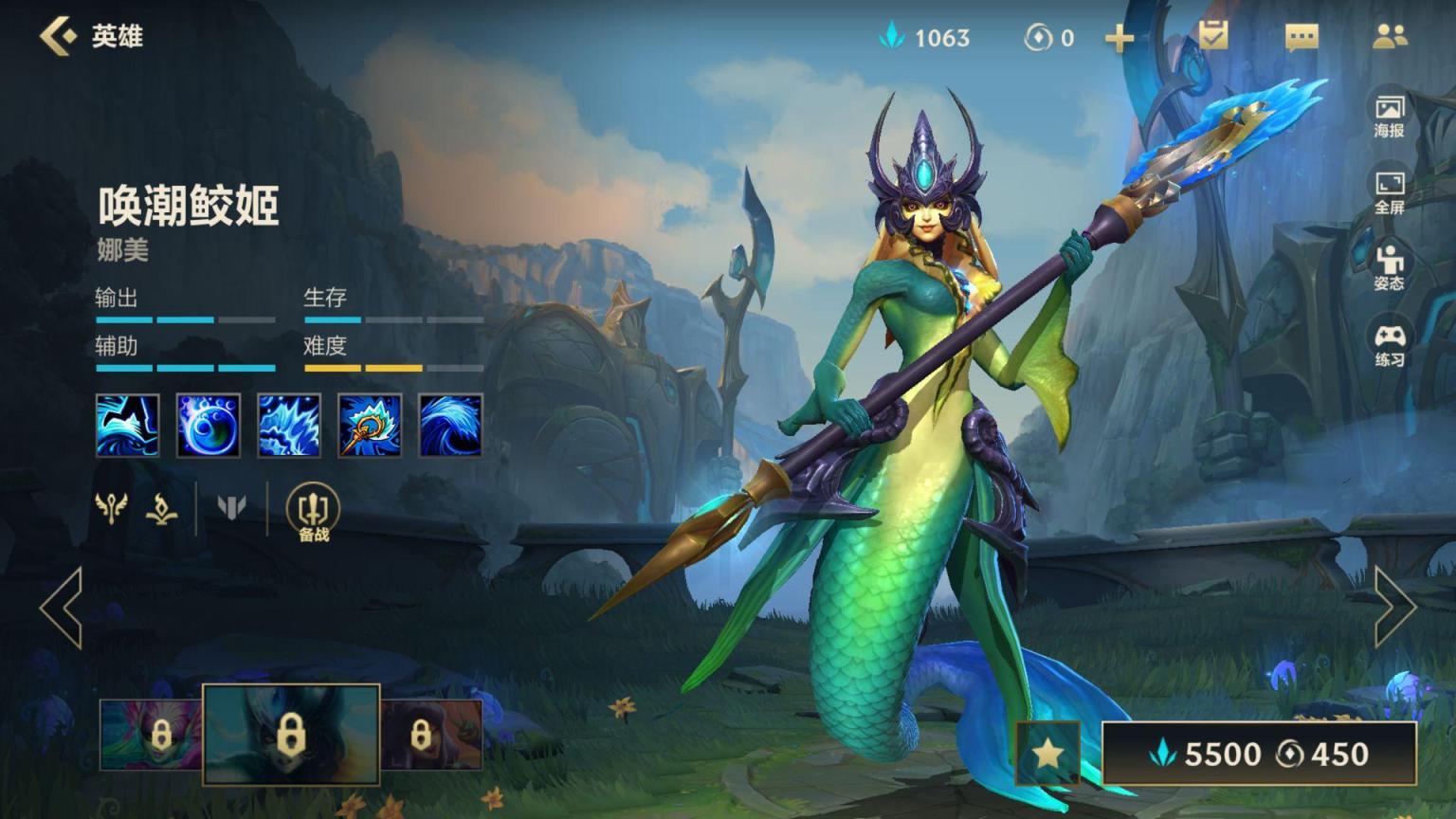This screenshot has width=1456, height=819.
Task: Start 练习 practice mode with Nami
Action: [x=1389, y=345]
